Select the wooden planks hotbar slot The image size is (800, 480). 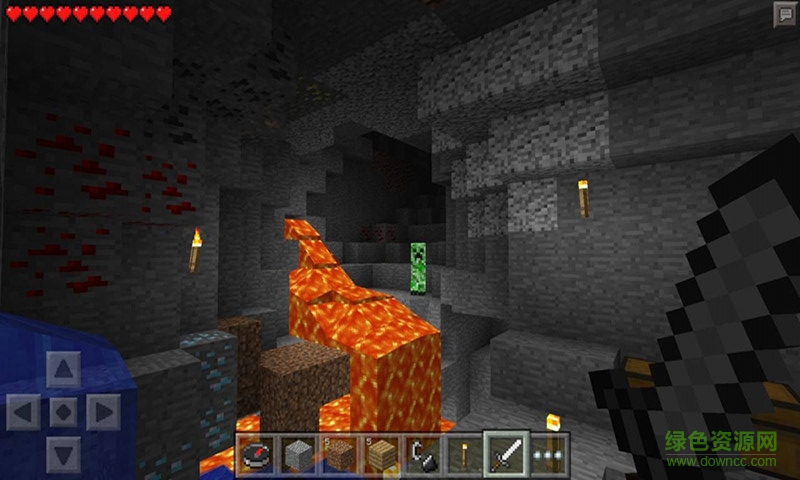[x=378, y=455]
